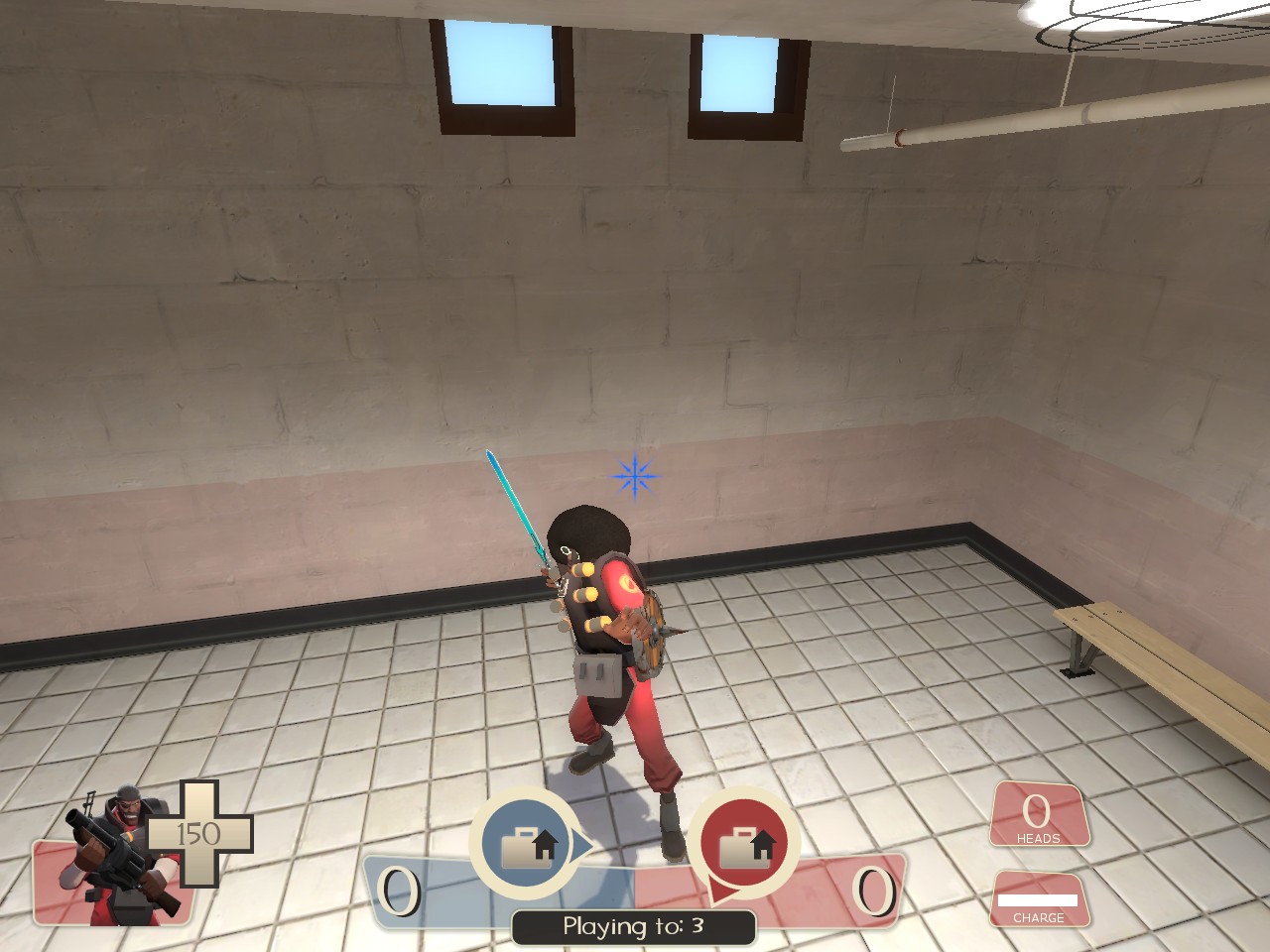Expand the Playing to: 3 banner
This screenshot has height=952, width=1270.
(633, 924)
